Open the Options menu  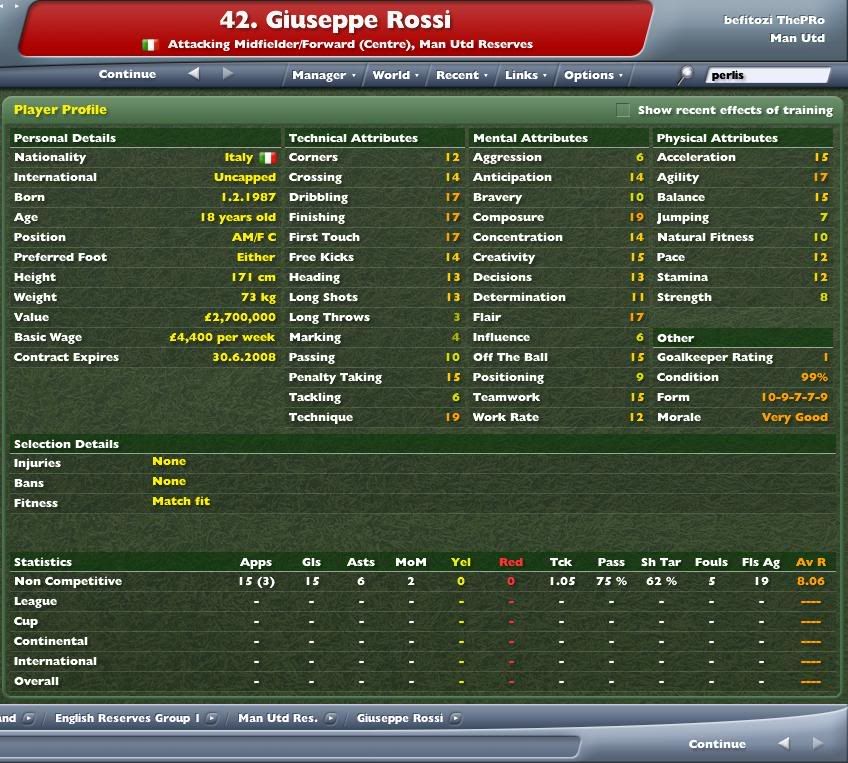pyautogui.click(x=592, y=75)
